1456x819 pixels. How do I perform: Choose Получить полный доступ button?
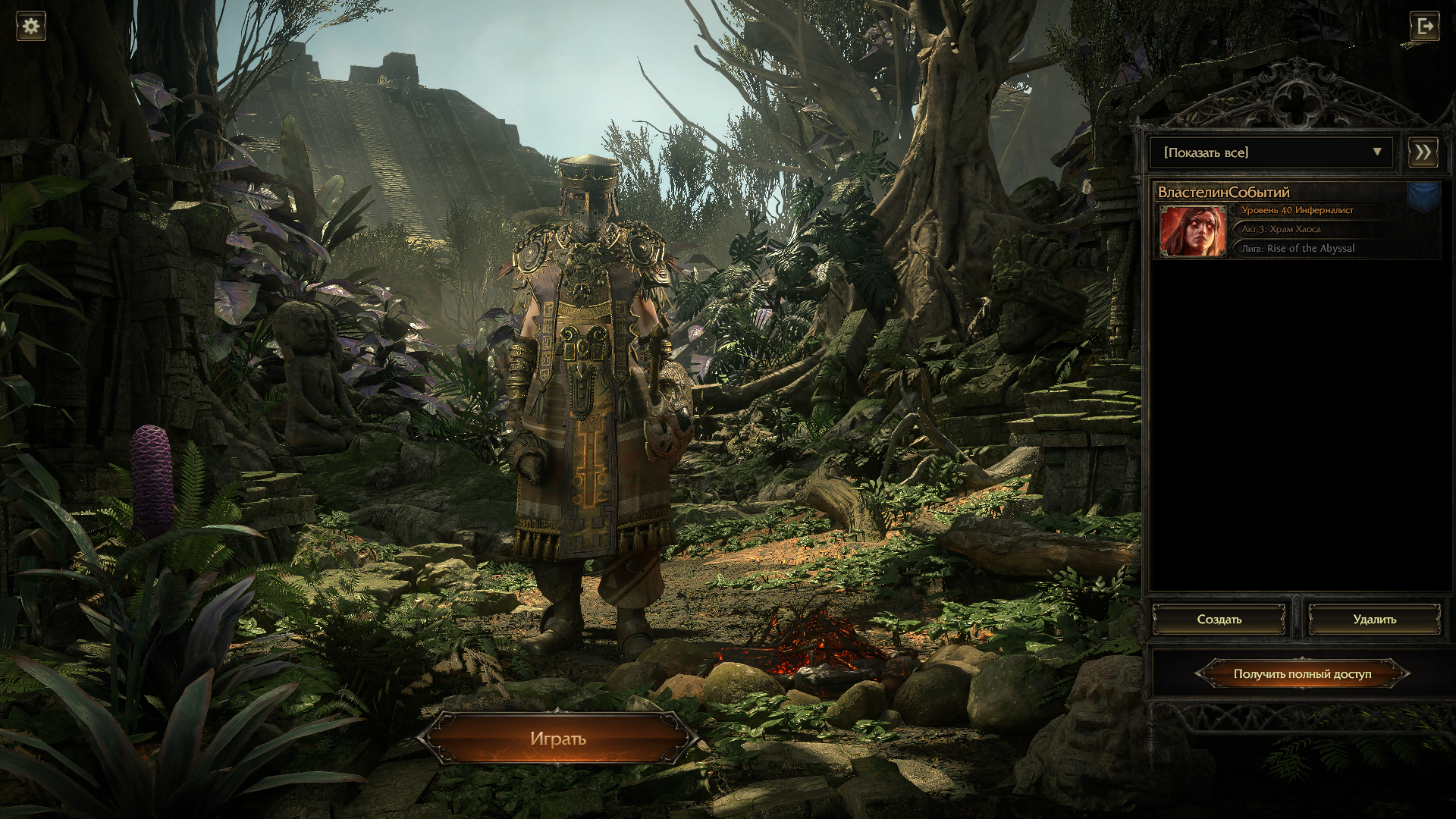point(1302,673)
